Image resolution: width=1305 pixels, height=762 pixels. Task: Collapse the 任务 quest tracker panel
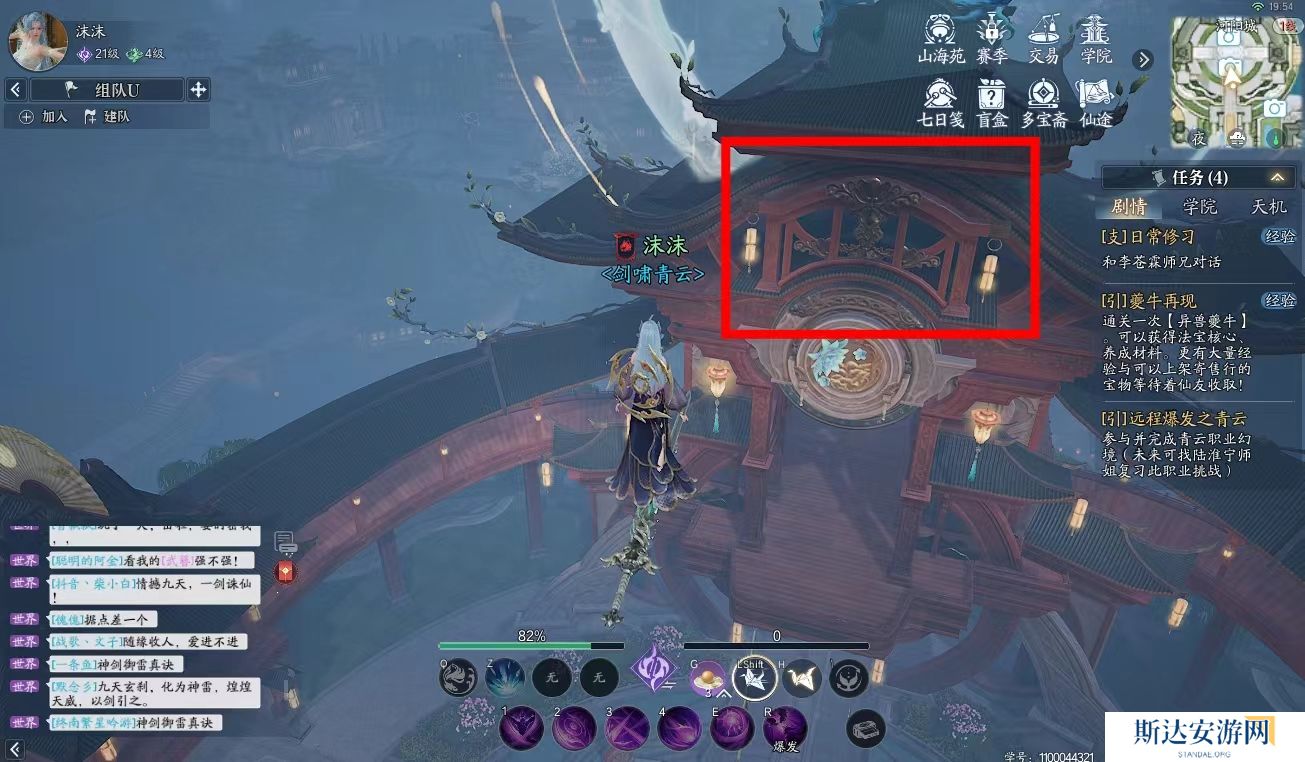pyautogui.click(x=1277, y=177)
